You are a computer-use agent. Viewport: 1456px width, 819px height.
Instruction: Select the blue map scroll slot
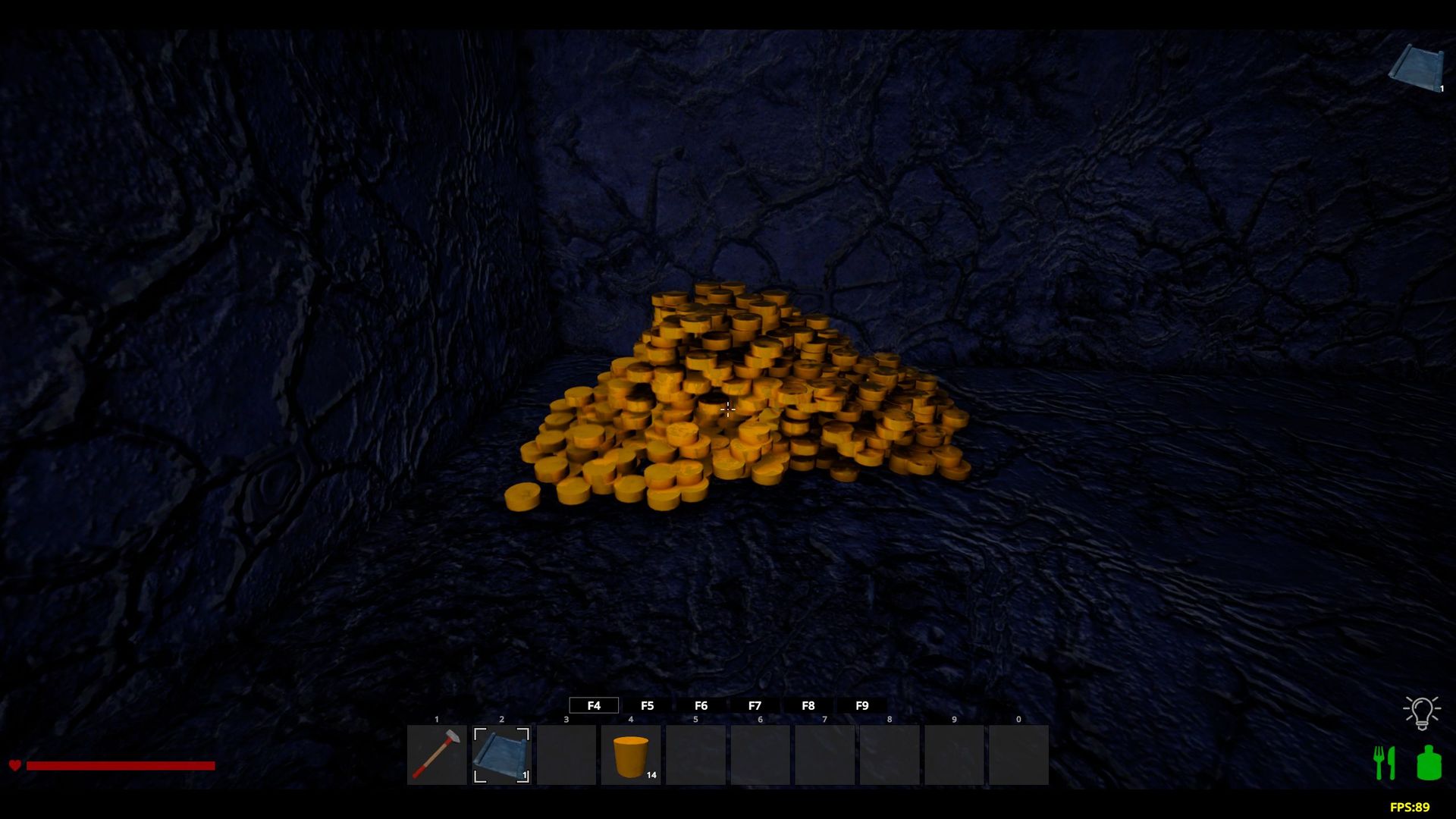coord(501,755)
